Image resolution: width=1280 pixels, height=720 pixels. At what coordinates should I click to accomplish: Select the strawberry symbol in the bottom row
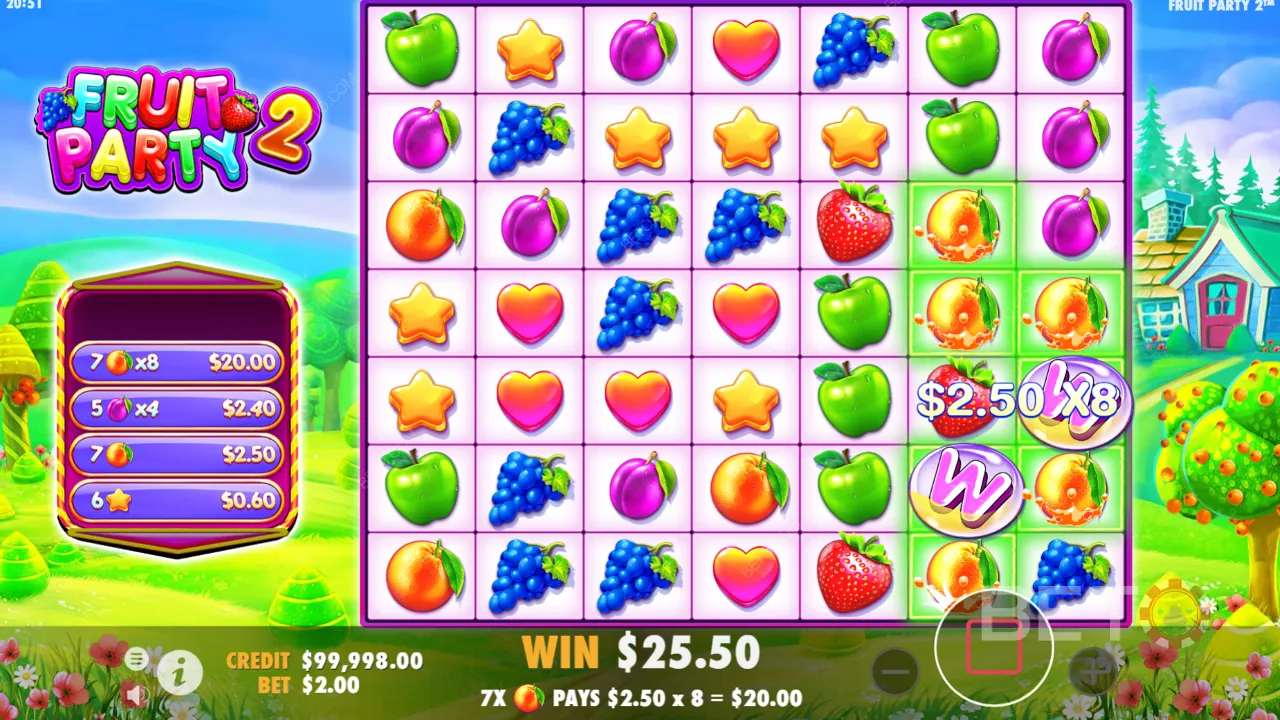(852, 573)
